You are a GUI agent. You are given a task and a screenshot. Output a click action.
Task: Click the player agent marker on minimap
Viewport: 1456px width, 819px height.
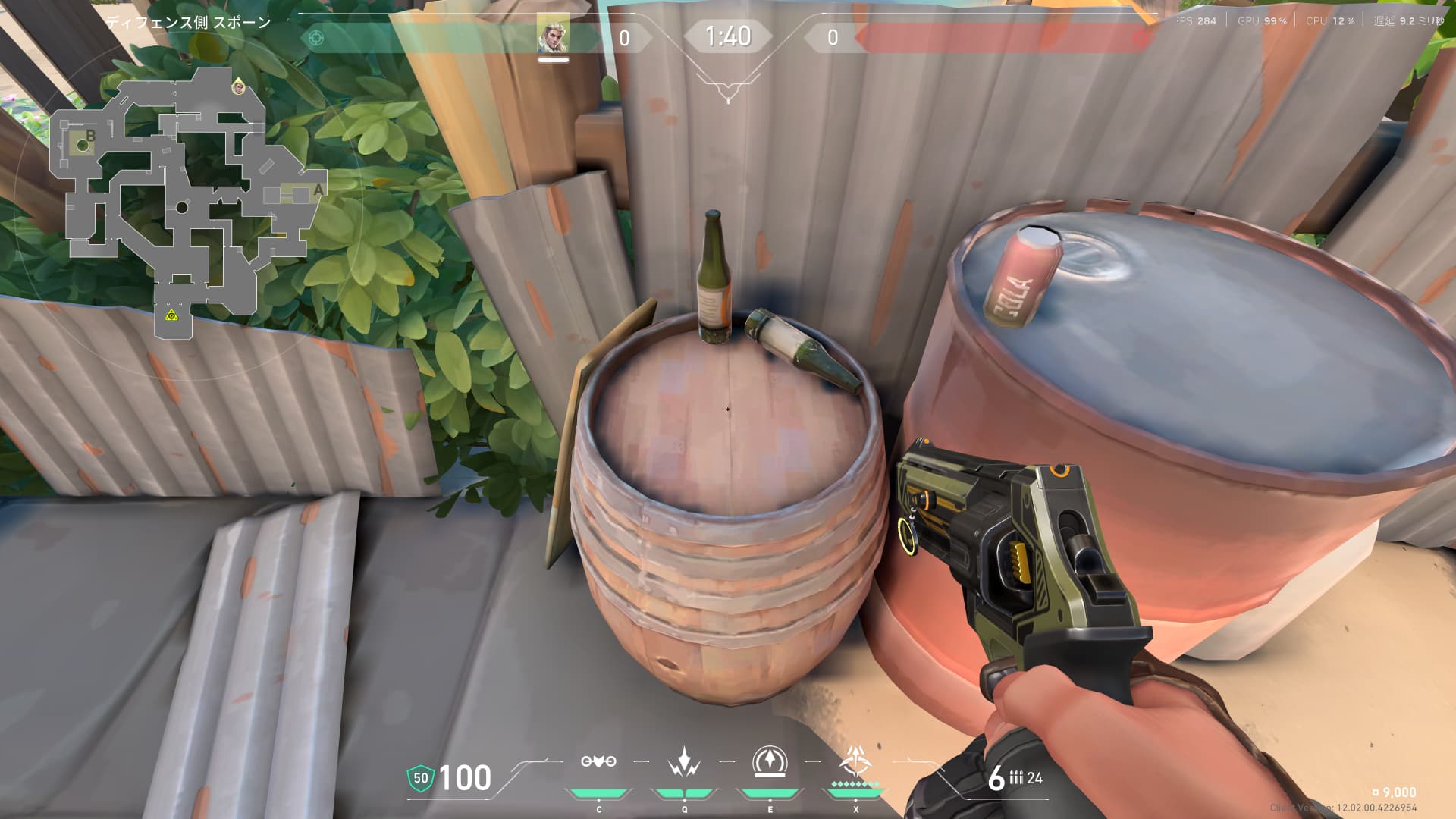239,88
